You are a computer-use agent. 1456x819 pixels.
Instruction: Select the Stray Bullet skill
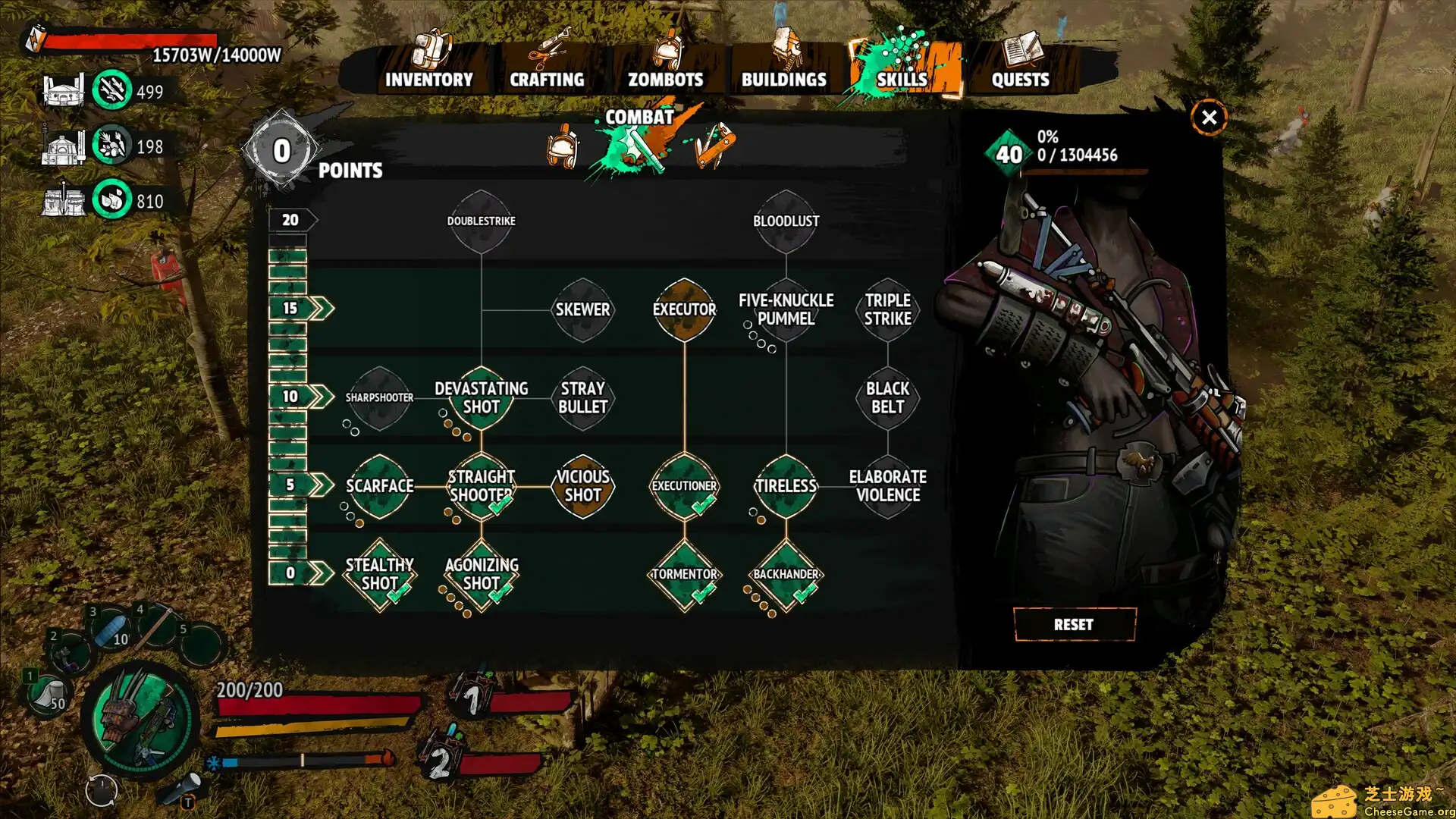click(x=582, y=397)
